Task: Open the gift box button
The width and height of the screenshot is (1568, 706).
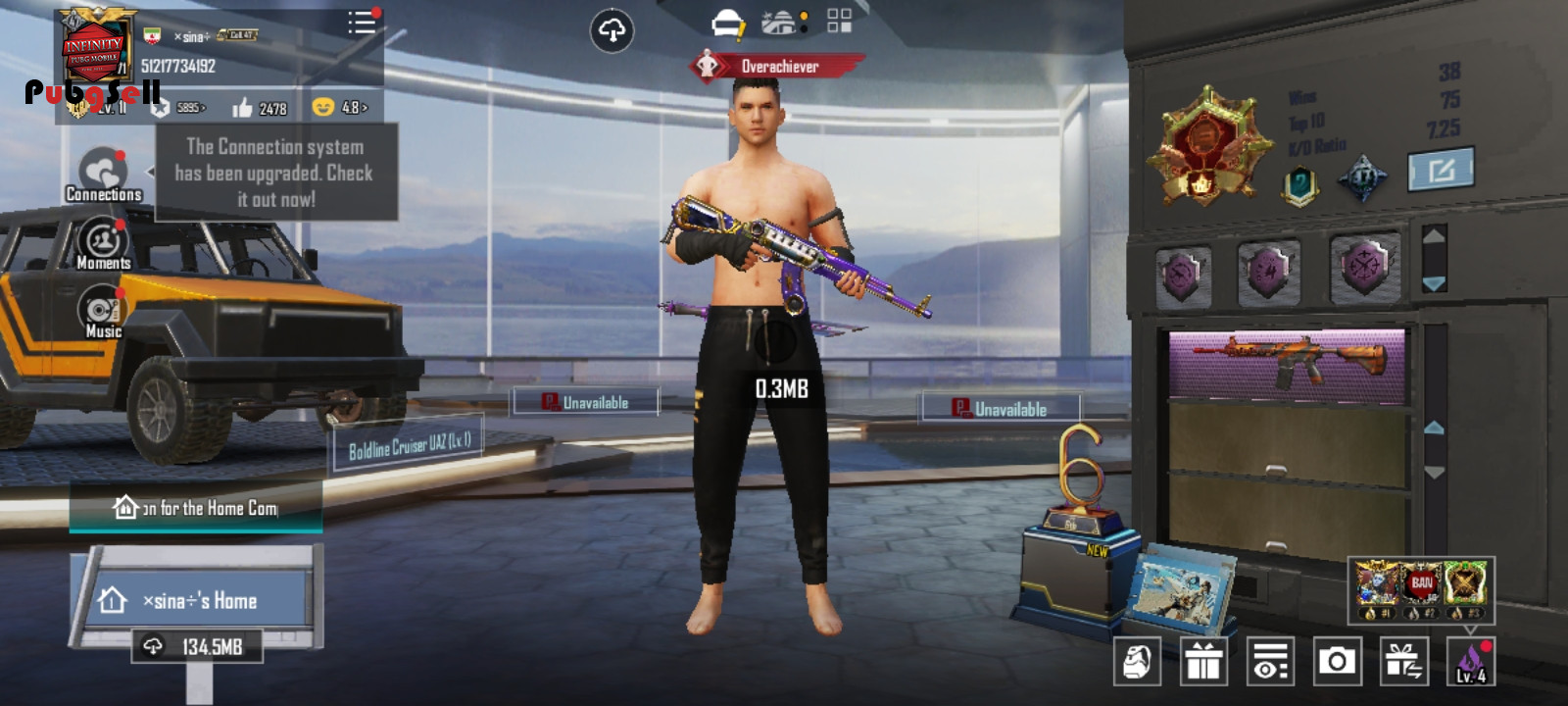Action: click(1203, 662)
